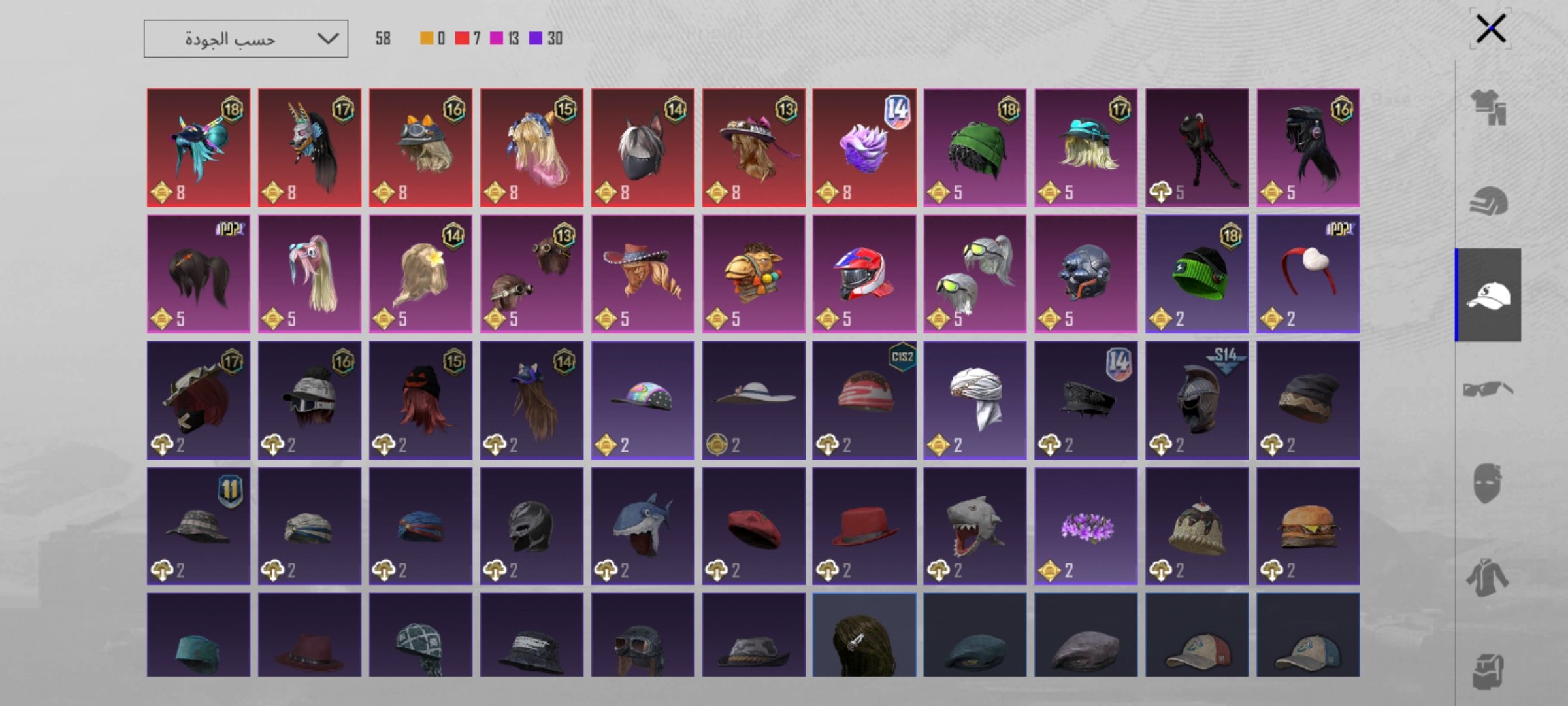Choose the red headband with white heart

click(1308, 274)
